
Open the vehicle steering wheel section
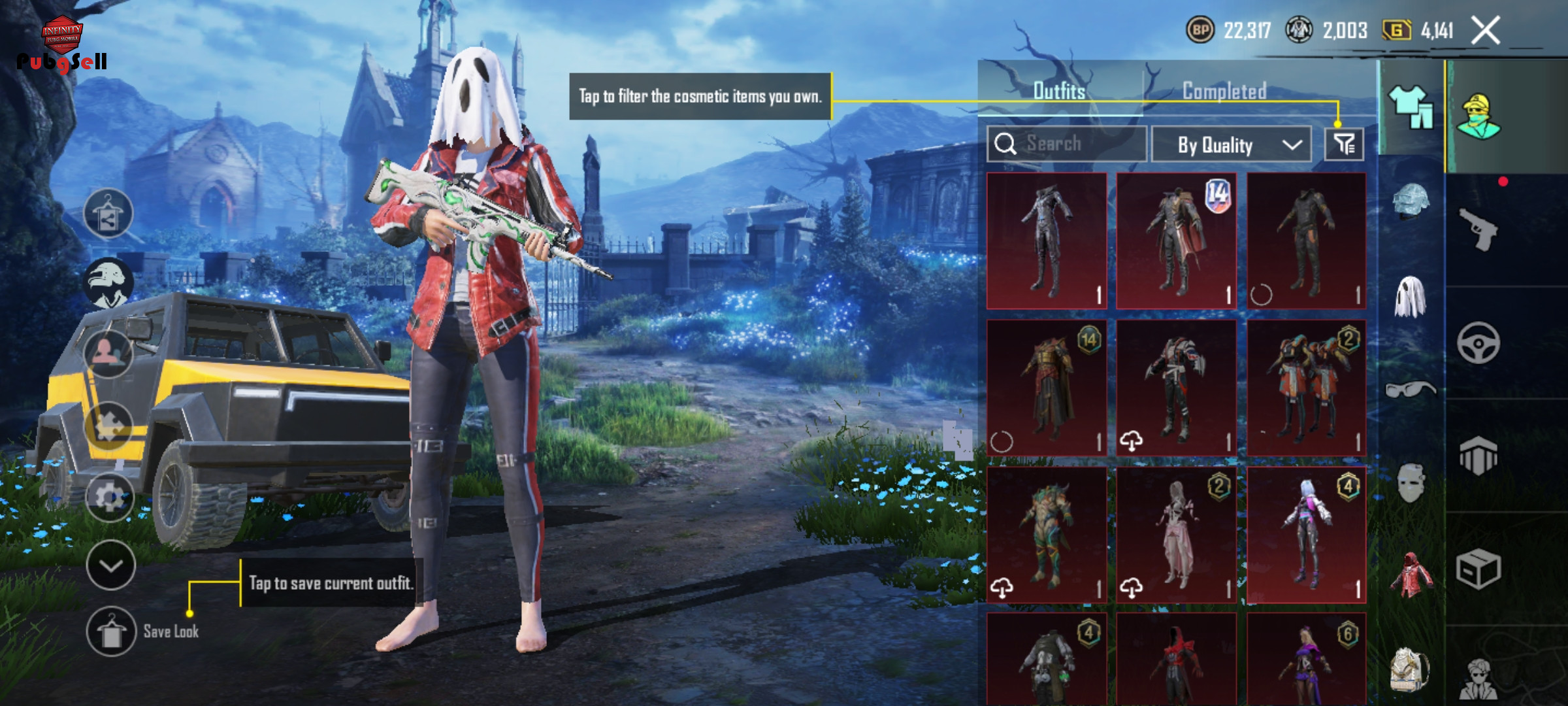click(1478, 343)
